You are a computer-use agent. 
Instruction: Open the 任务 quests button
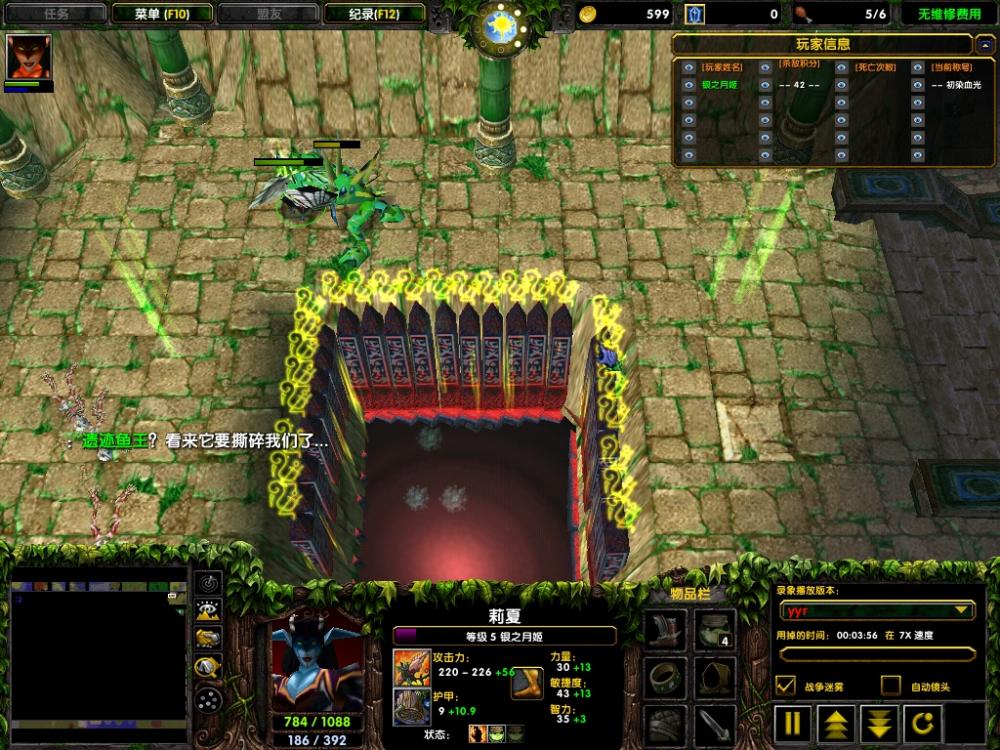(57, 14)
